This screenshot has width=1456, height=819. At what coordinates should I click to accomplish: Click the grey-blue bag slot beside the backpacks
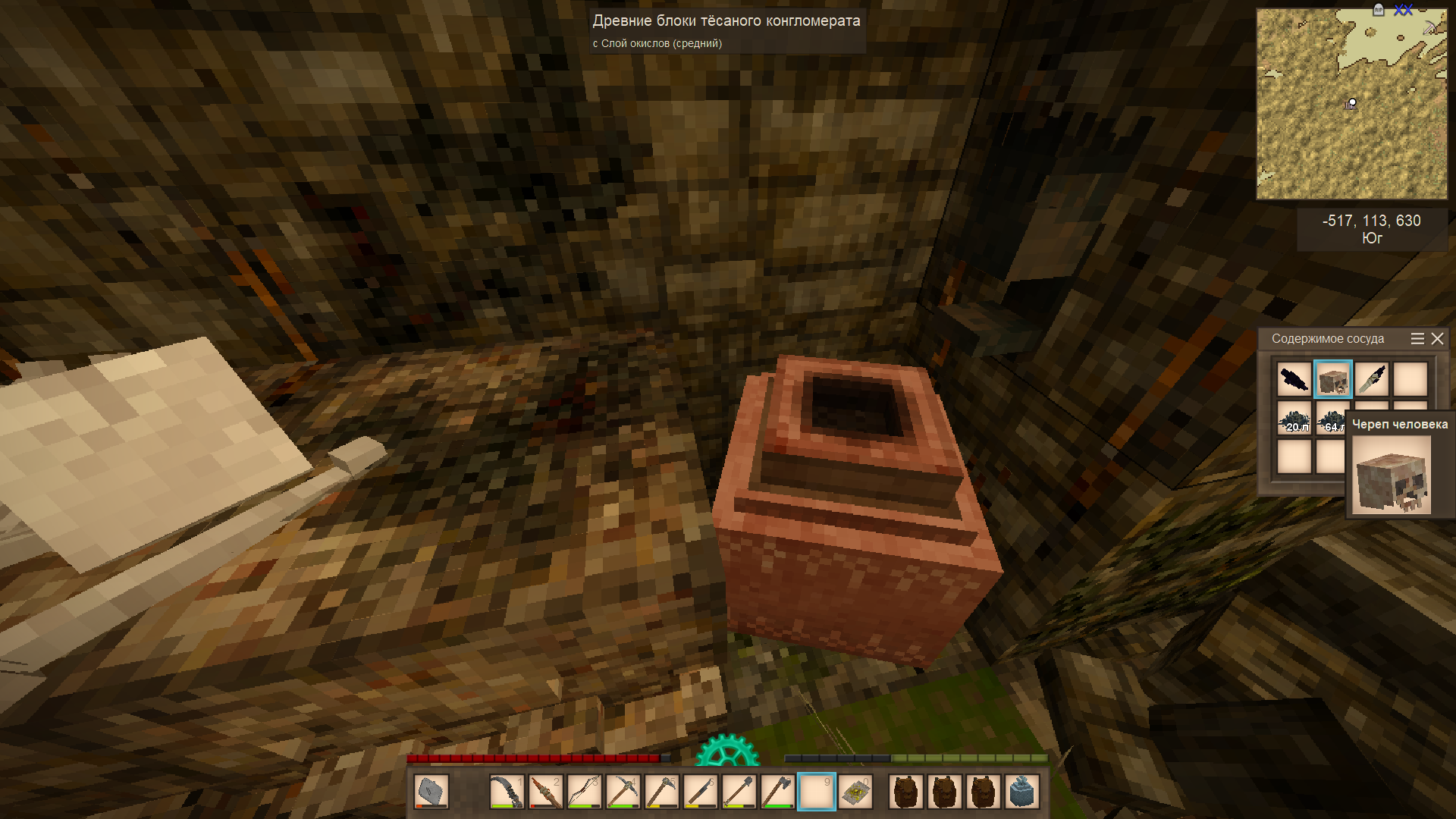pyautogui.click(x=1022, y=792)
